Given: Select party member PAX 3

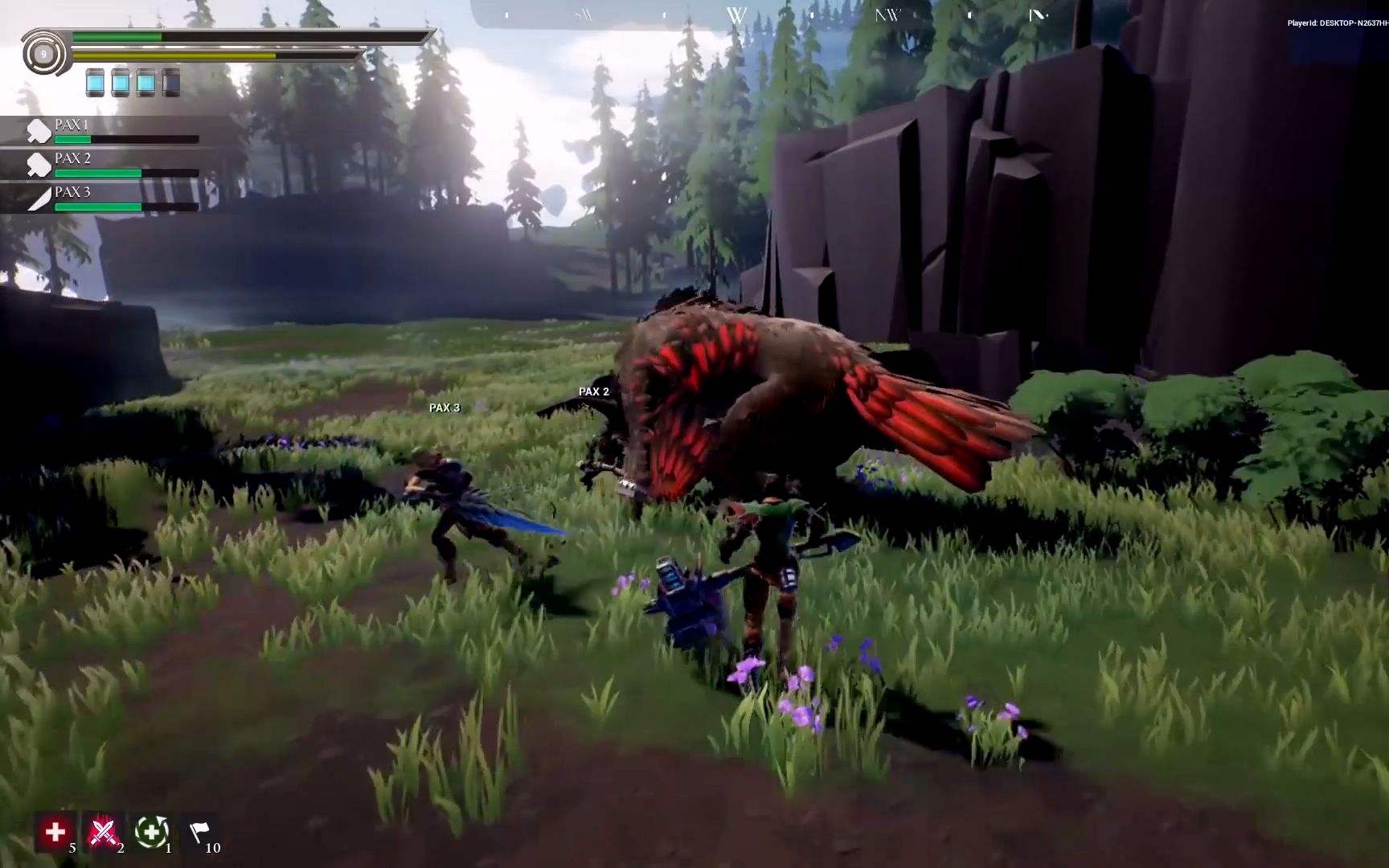Looking at the screenshot, I should click(113, 199).
